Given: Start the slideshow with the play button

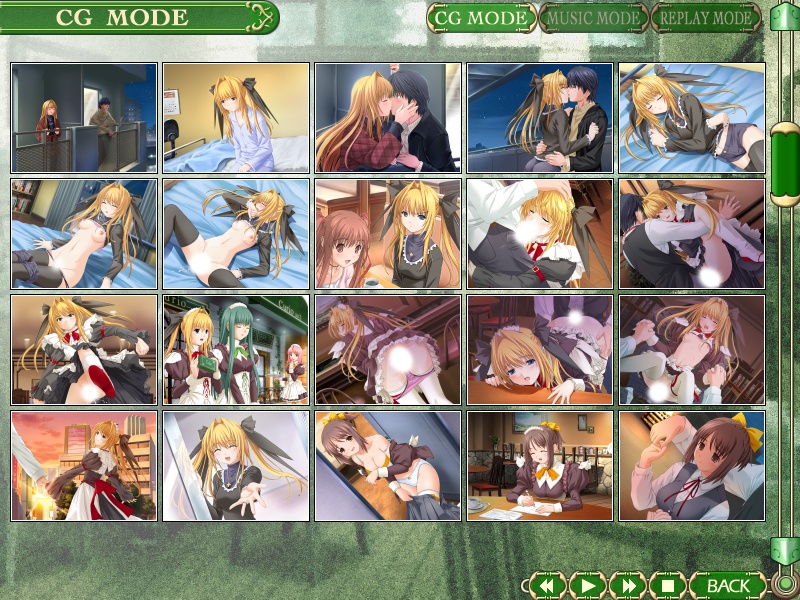Looking at the screenshot, I should (588, 584).
